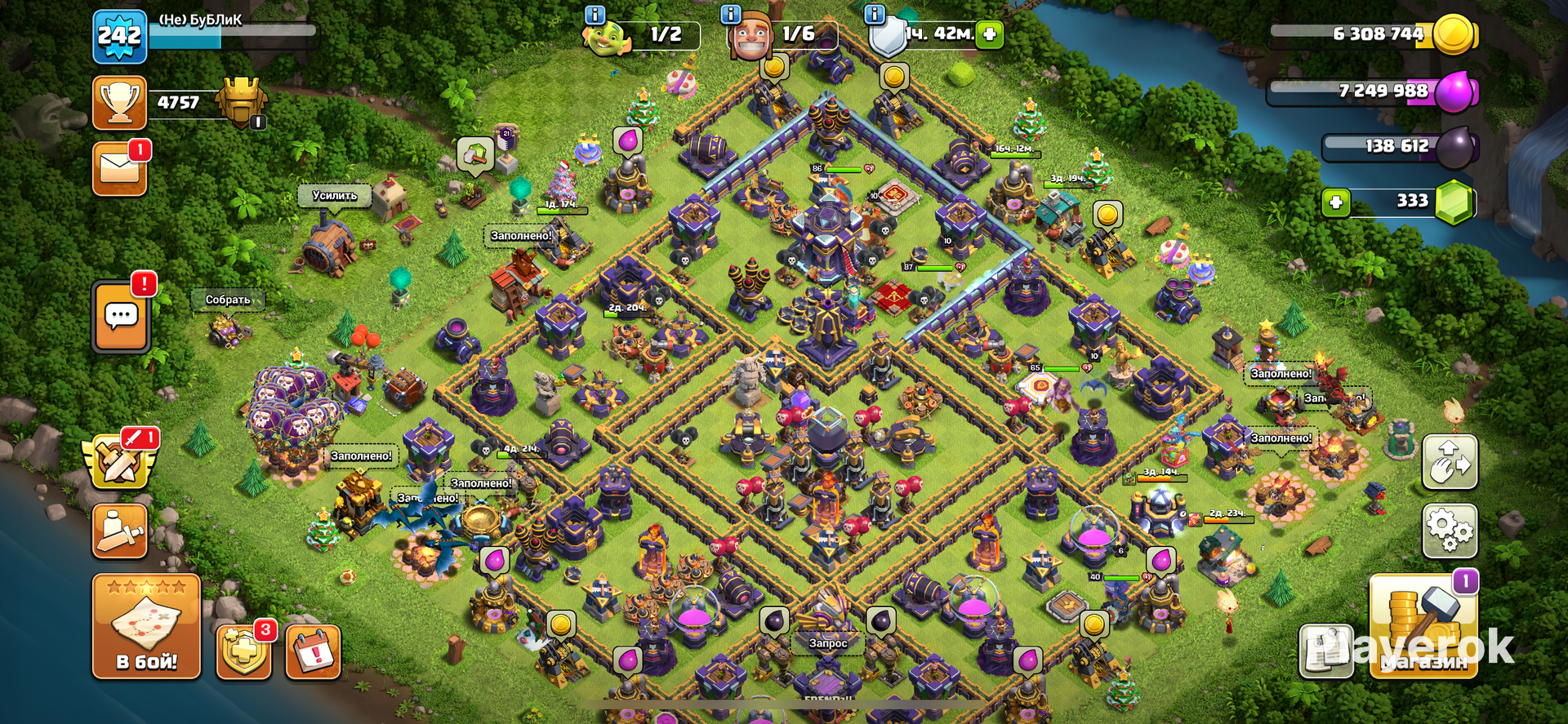Image resolution: width=1568 pixels, height=724 pixels.
Task: View the league badge info
Action: click(x=242, y=103)
